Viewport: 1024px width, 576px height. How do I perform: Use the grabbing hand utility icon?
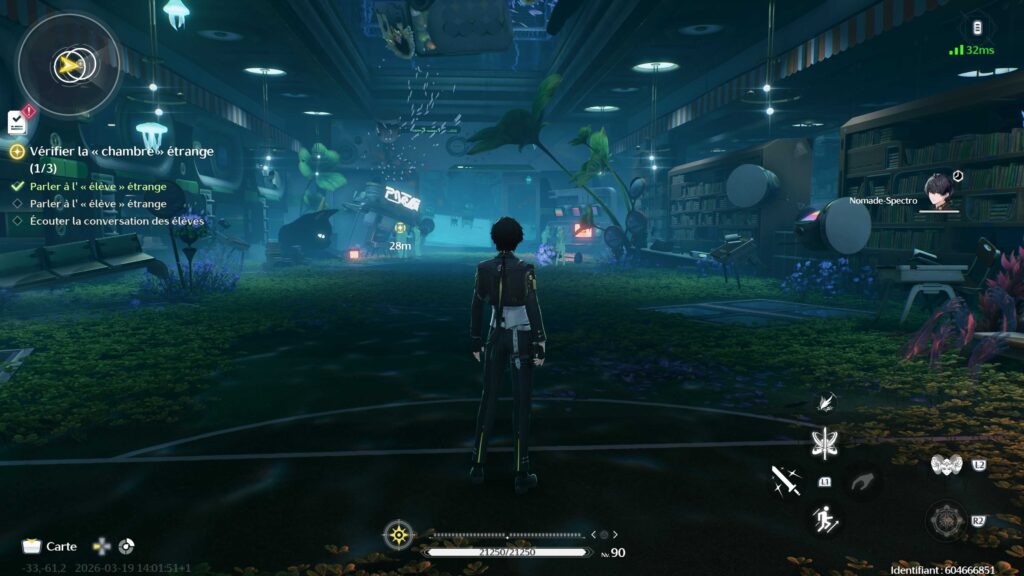[x=862, y=482]
